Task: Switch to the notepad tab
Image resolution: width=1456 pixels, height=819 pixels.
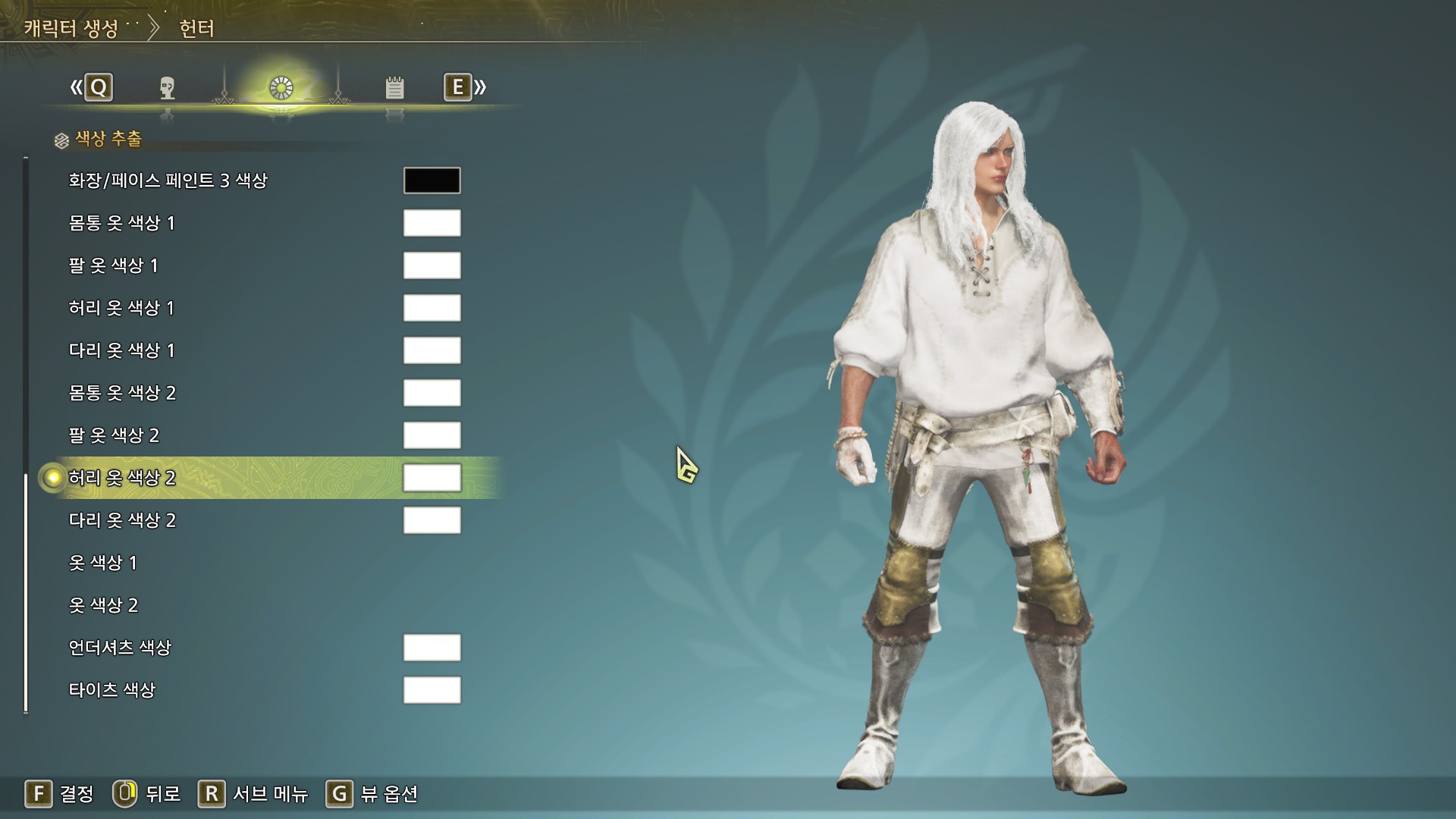Action: [394, 88]
